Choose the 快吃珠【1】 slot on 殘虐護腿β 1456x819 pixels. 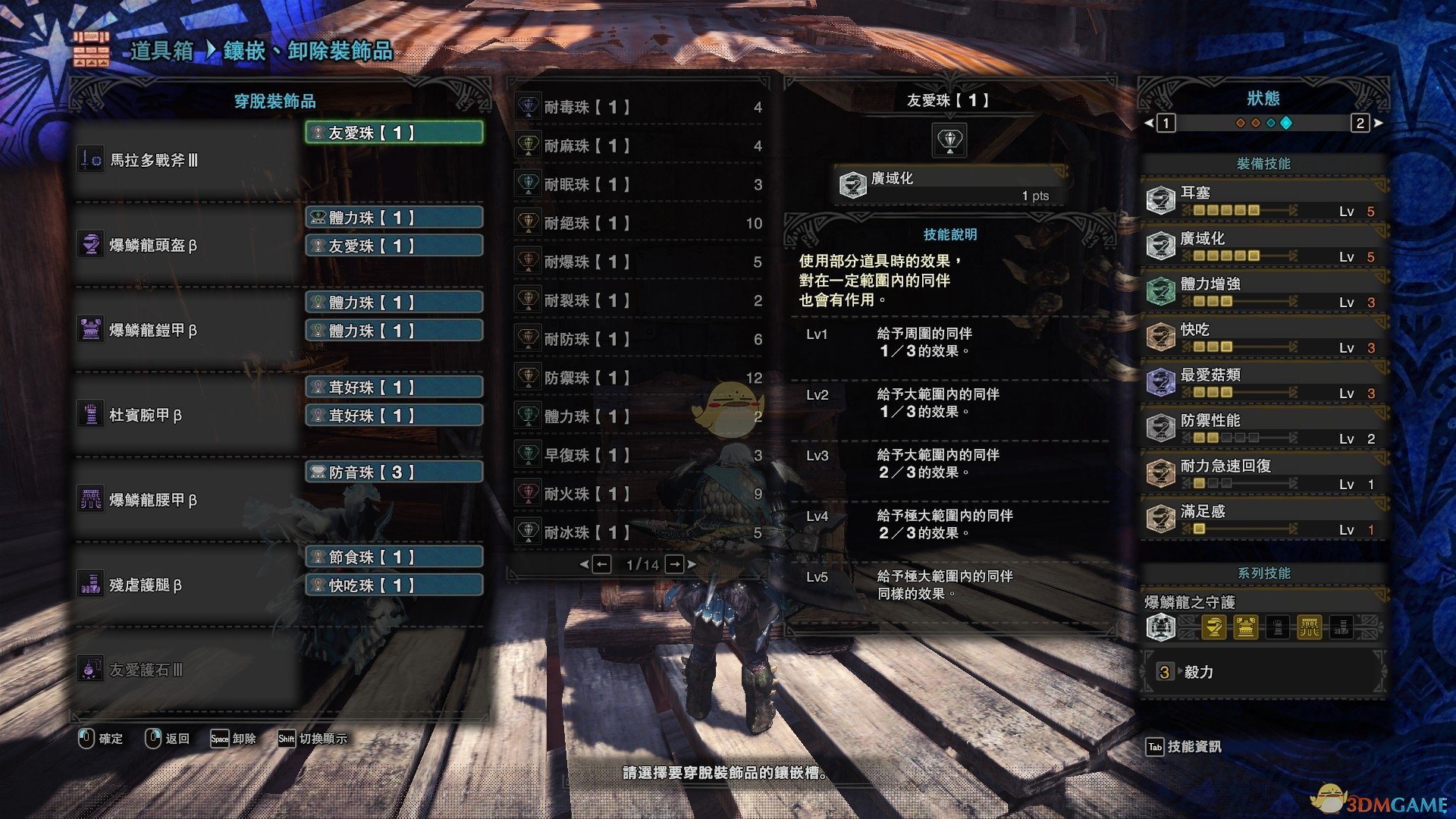[394, 585]
